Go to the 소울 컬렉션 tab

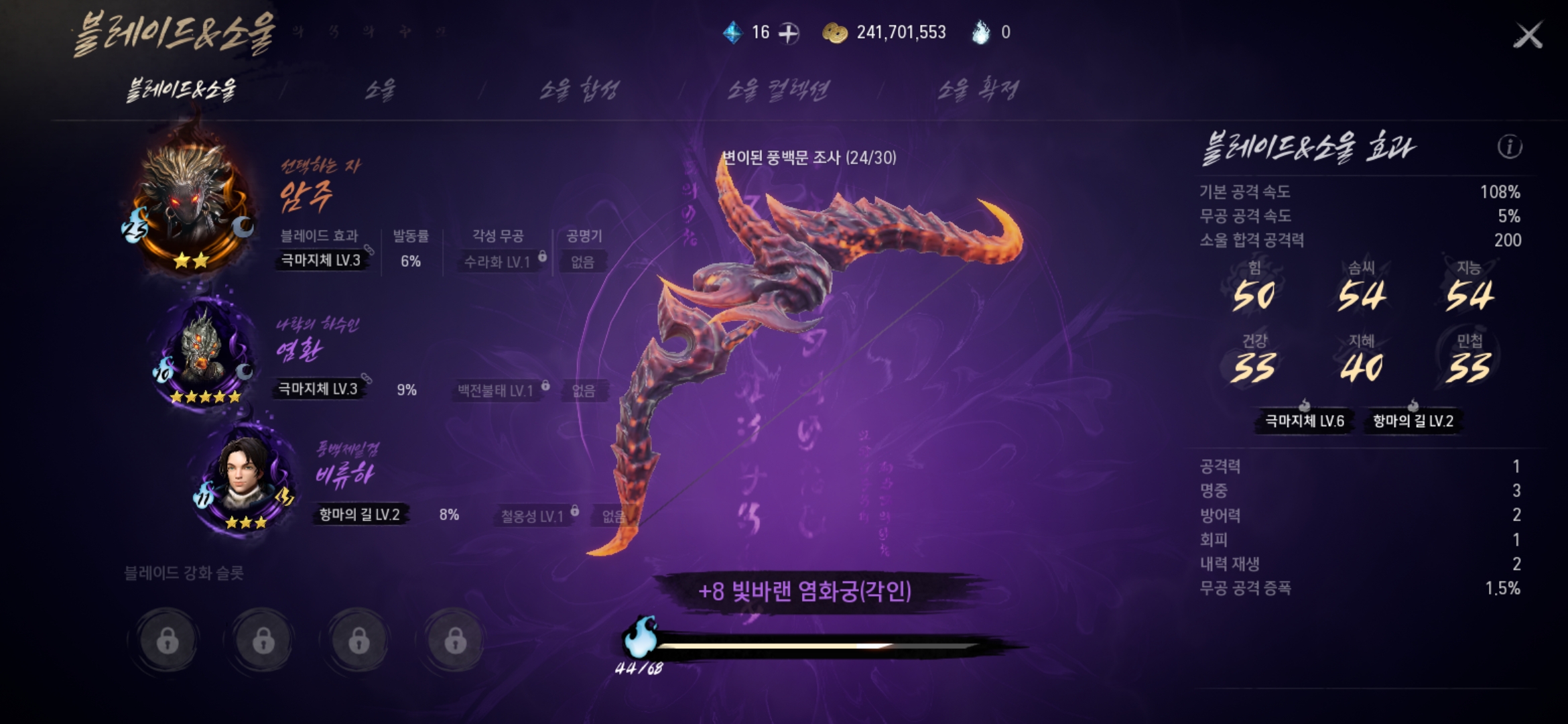click(x=778, y=90)
